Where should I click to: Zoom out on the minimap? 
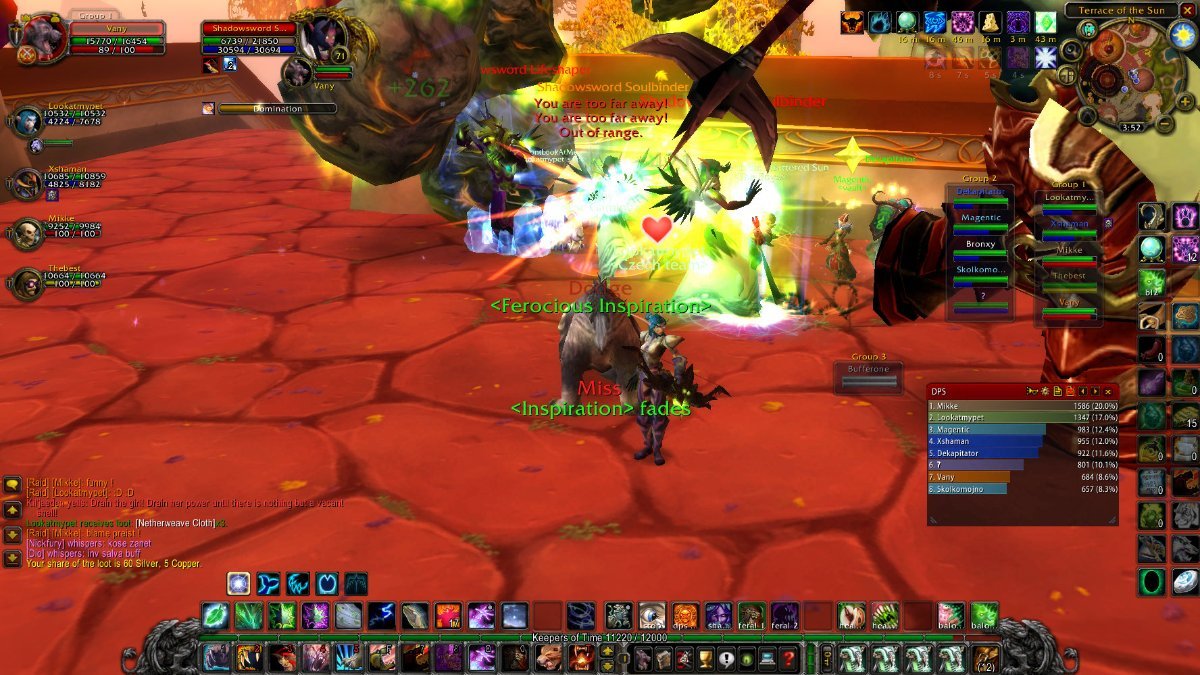pyautogui.click(x=1164, y=124)
